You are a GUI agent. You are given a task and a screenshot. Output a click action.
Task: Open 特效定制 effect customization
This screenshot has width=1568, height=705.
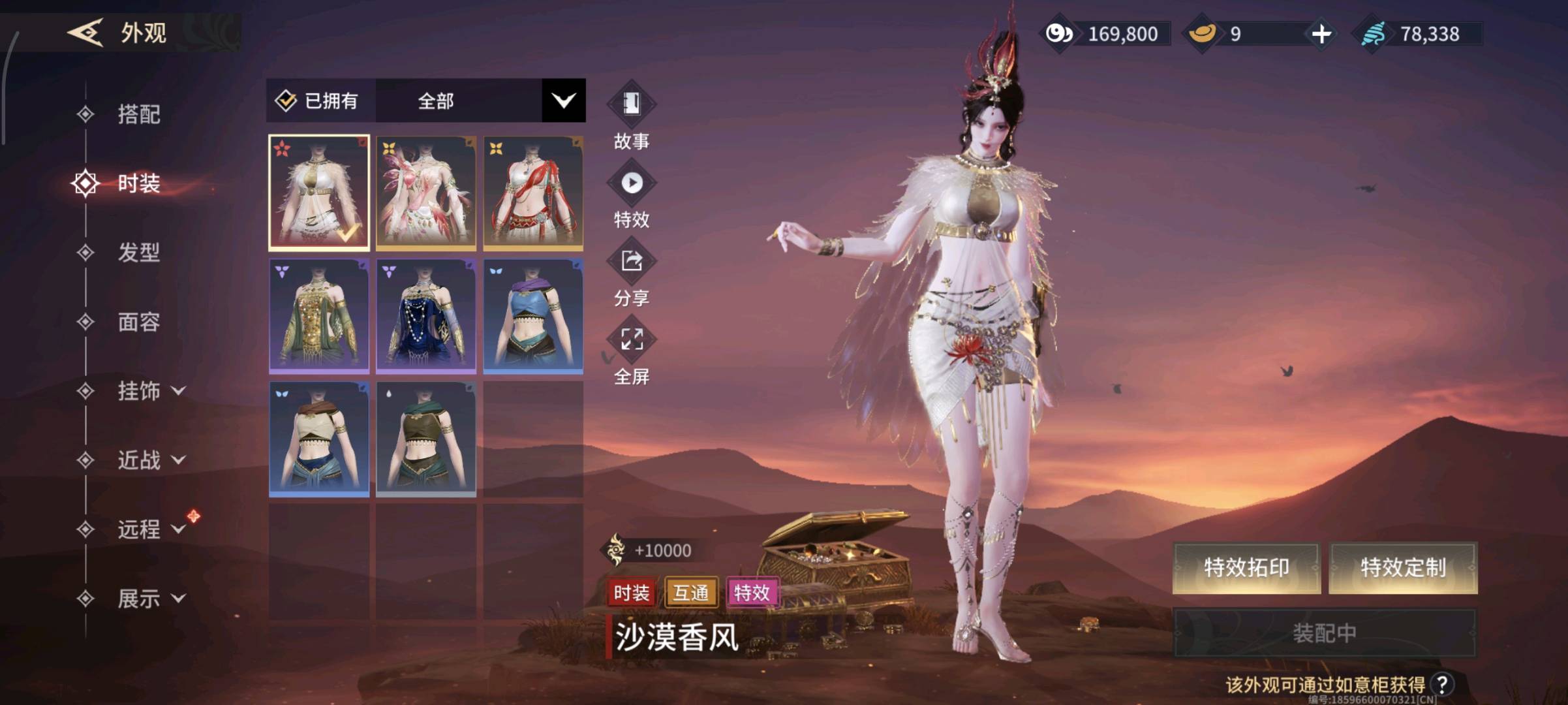click(1403, 567)
